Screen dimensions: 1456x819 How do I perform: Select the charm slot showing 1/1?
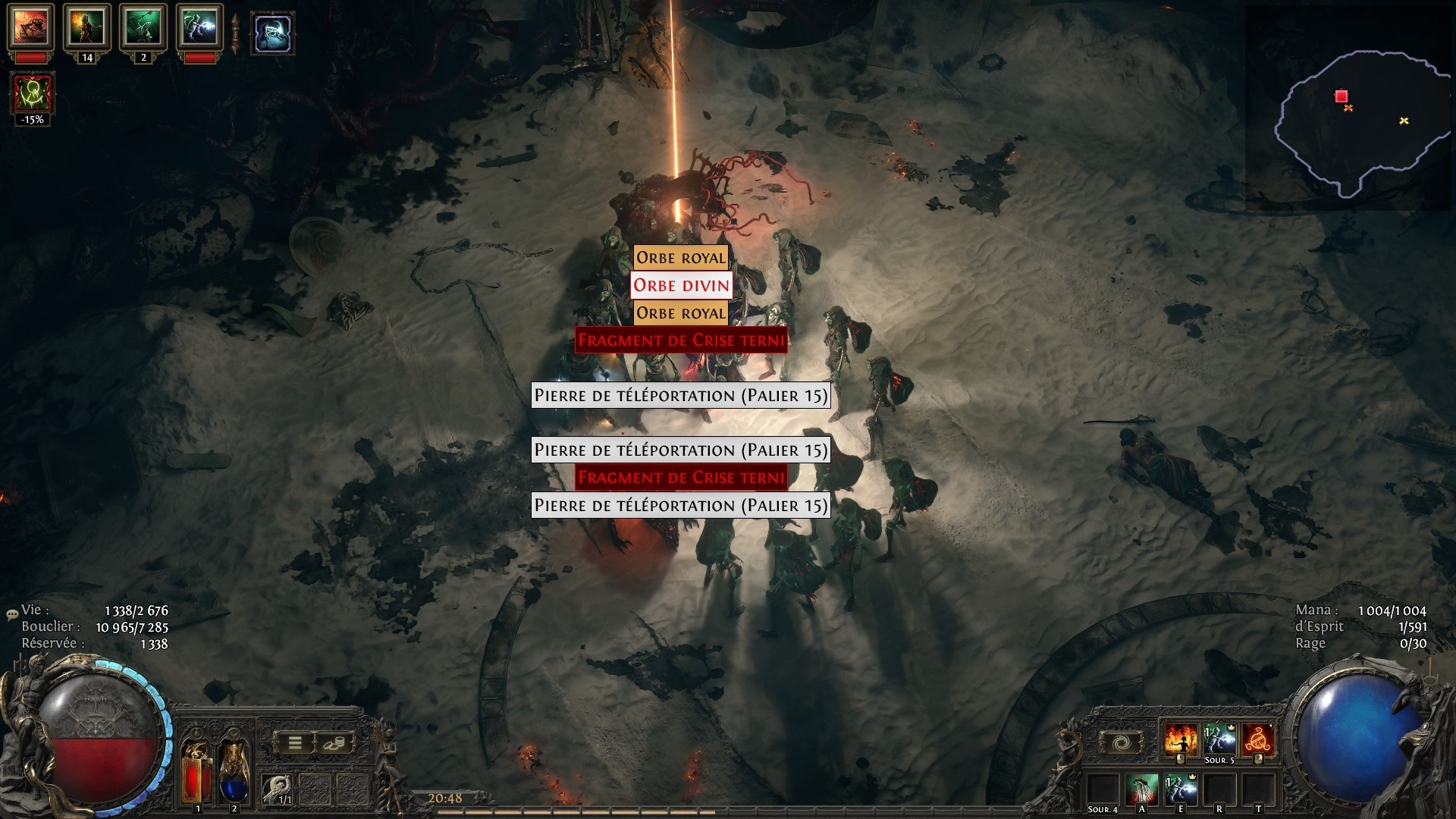pos(276,789)
